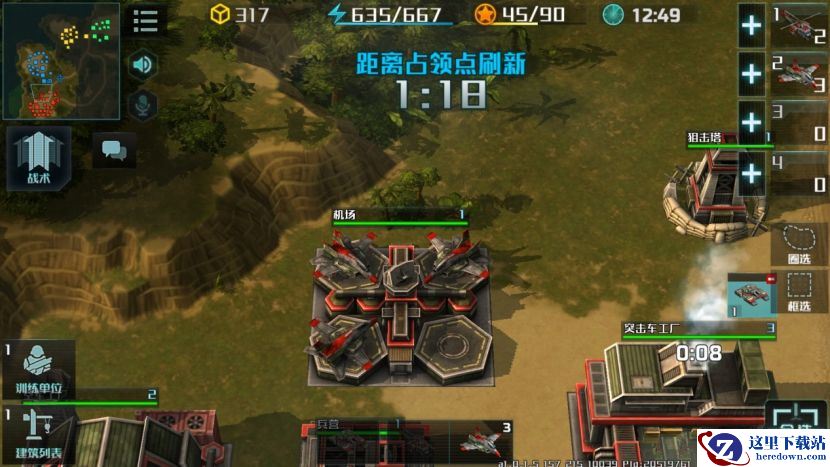Screen dimensions: 830x467
Task: Open the chat bubble button
Action: (x=114, y=151)
